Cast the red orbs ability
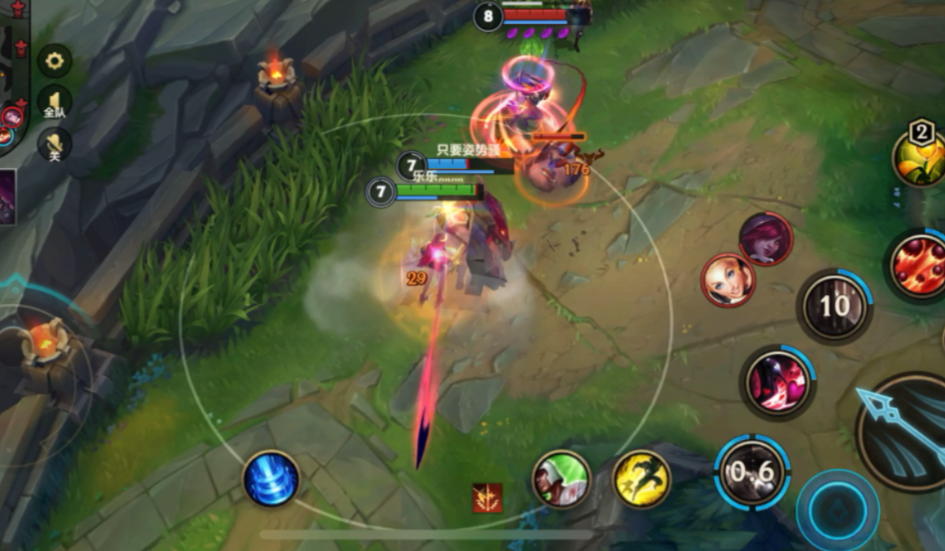Image resolution: width=945 pixels, height=551 pixels. click(x=917, y=264)
